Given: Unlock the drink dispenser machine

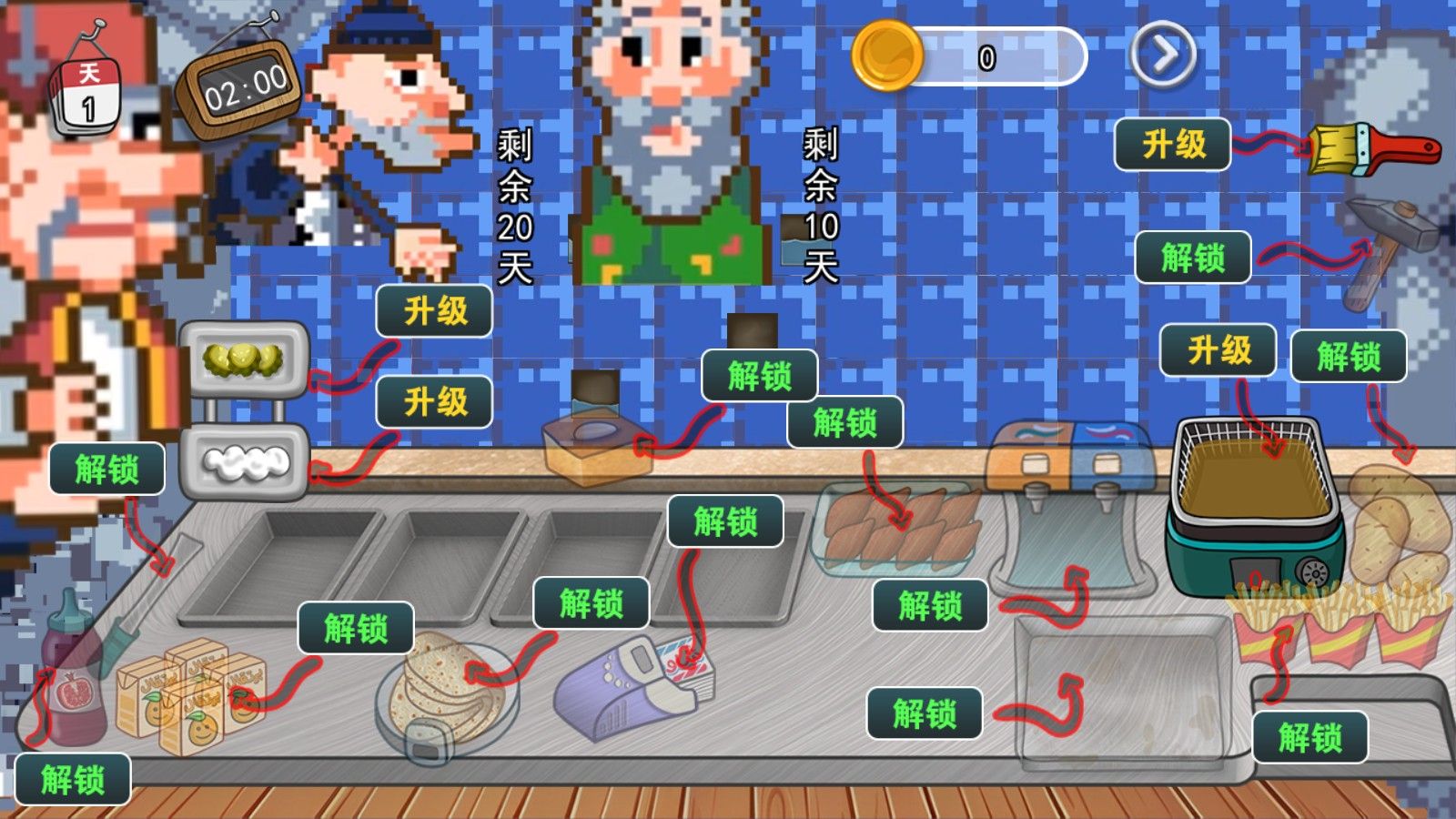Looking at the screenshot, I should coord(930,606).
